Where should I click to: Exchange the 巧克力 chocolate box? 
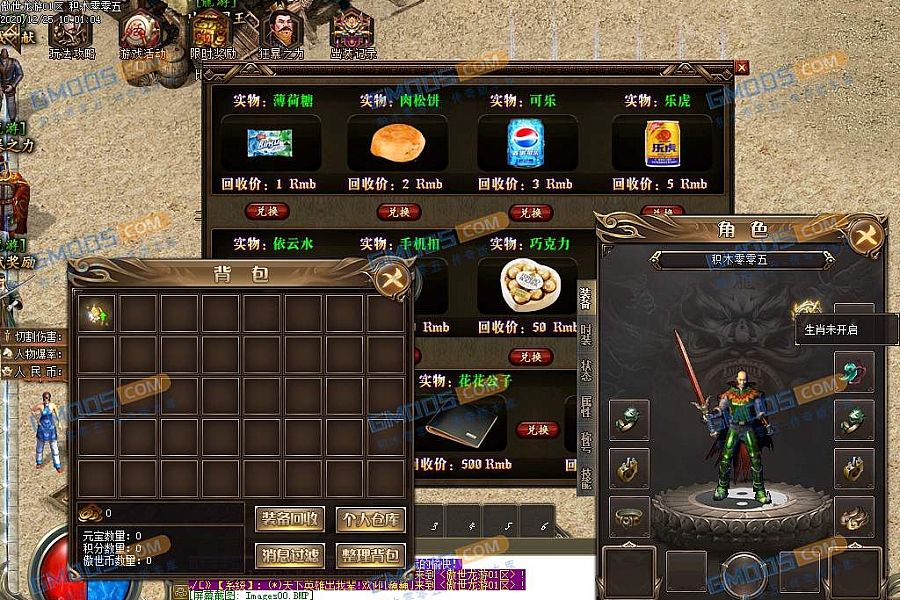(530, 357)
